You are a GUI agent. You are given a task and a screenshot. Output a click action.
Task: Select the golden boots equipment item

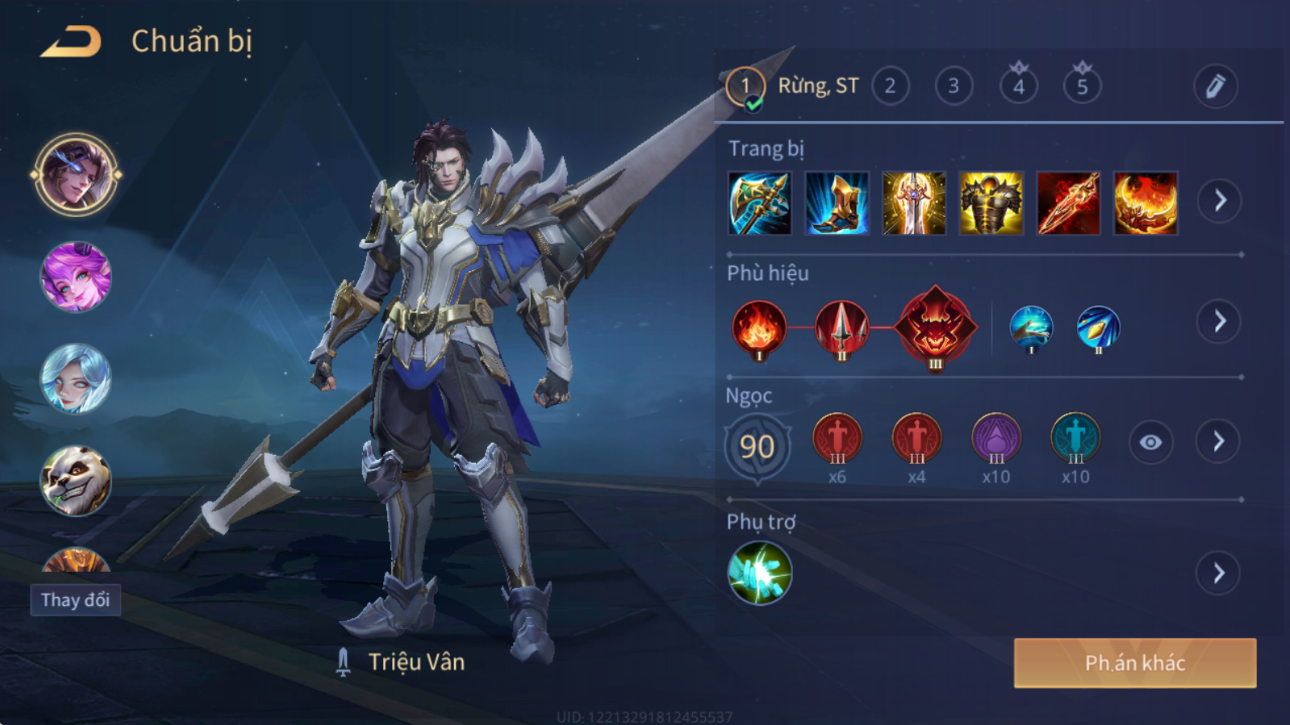coord(837,203)
